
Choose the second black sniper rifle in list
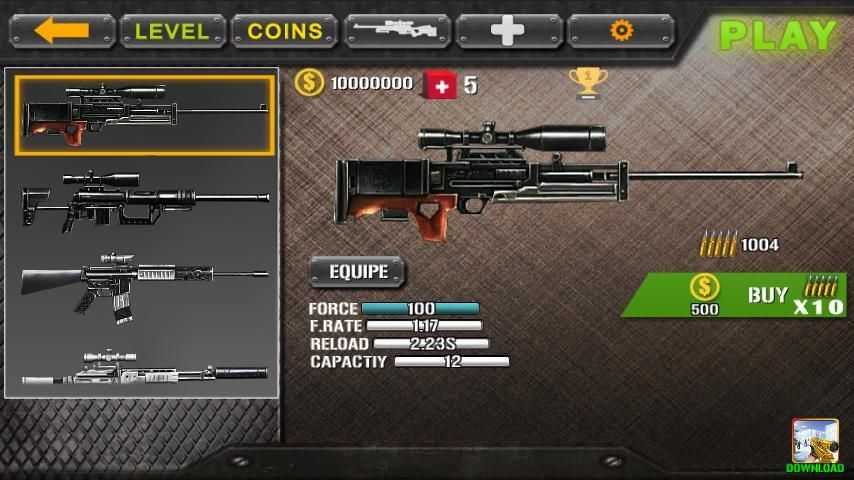(x=144, y=199)
